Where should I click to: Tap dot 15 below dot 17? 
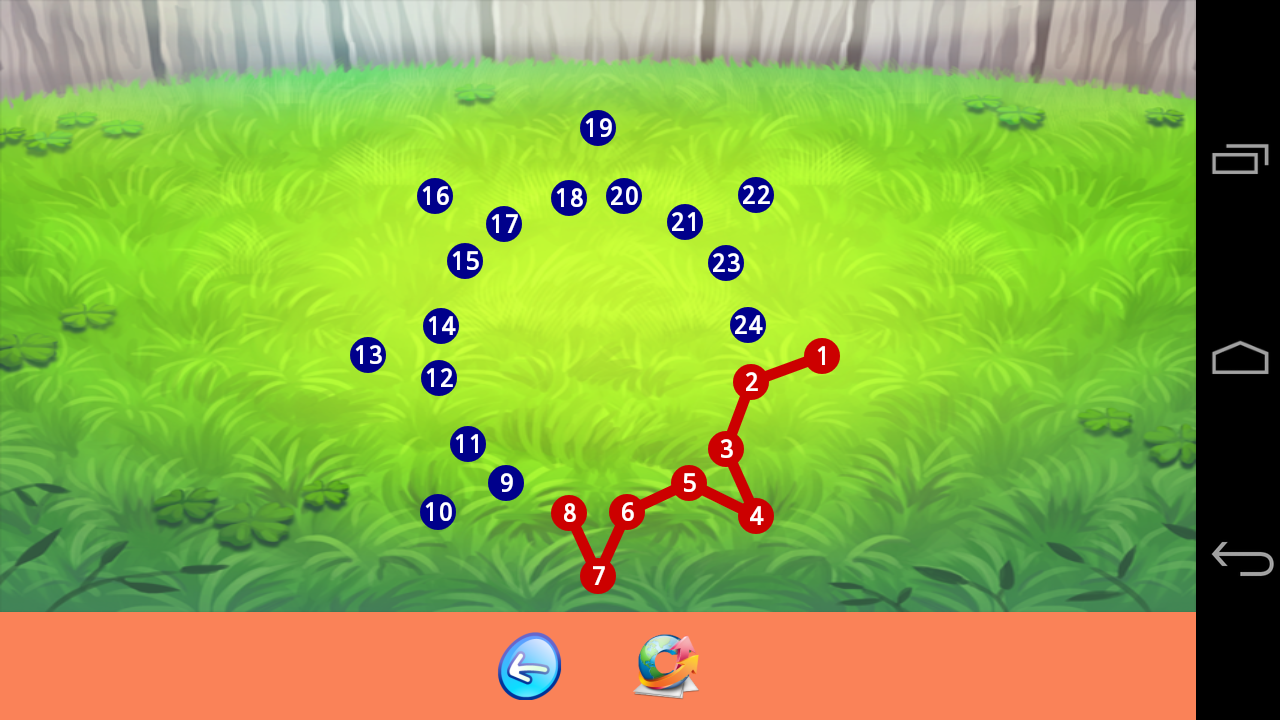[462, 260]
